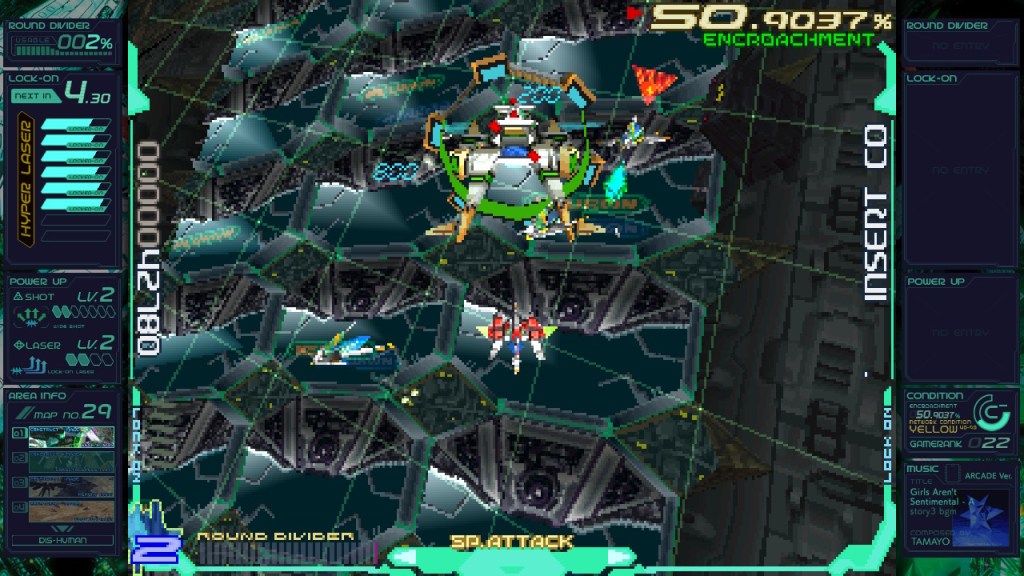Click the condition rank circle emblem

(x=985, y=411)
